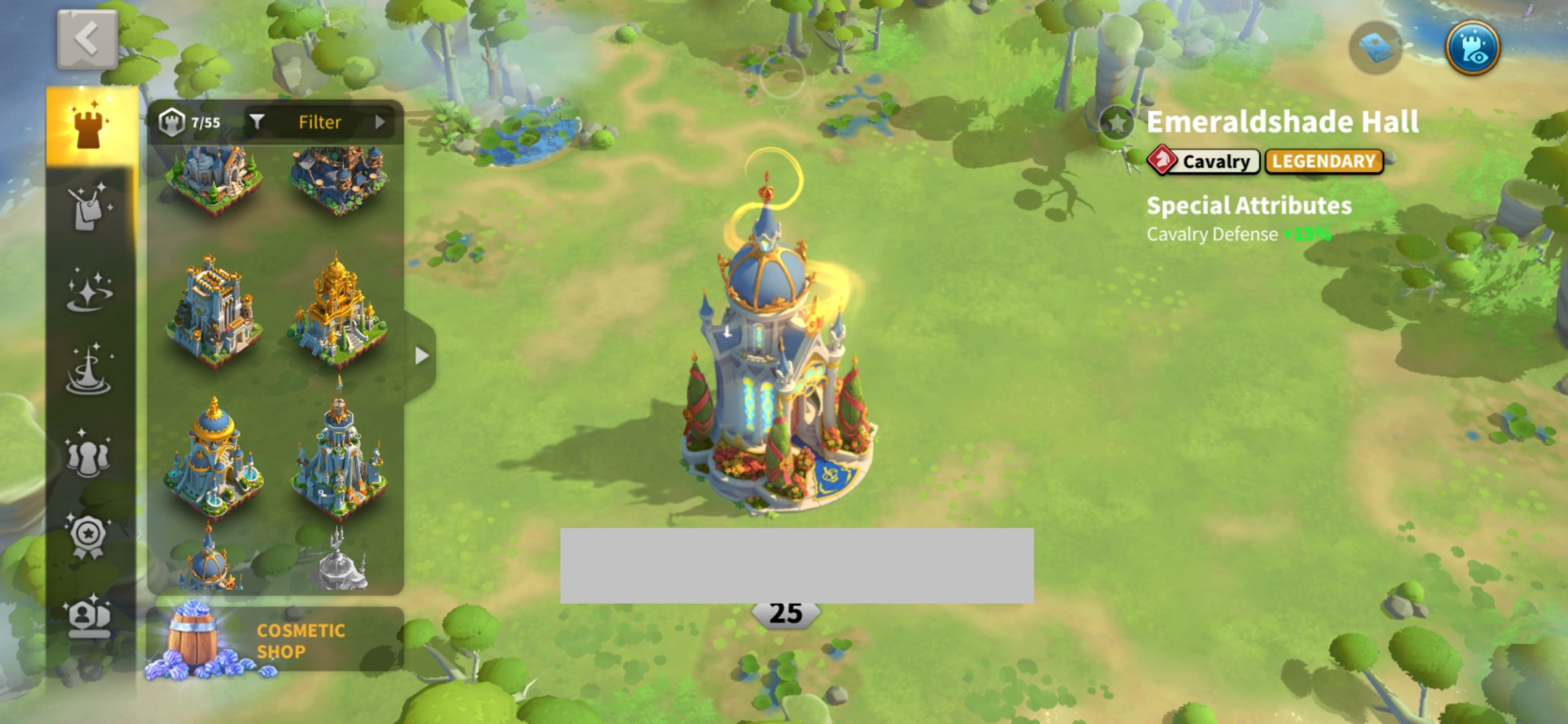Open the portrait profile cosmetics tab
The image size is (1568, 724).
(88, 617)
